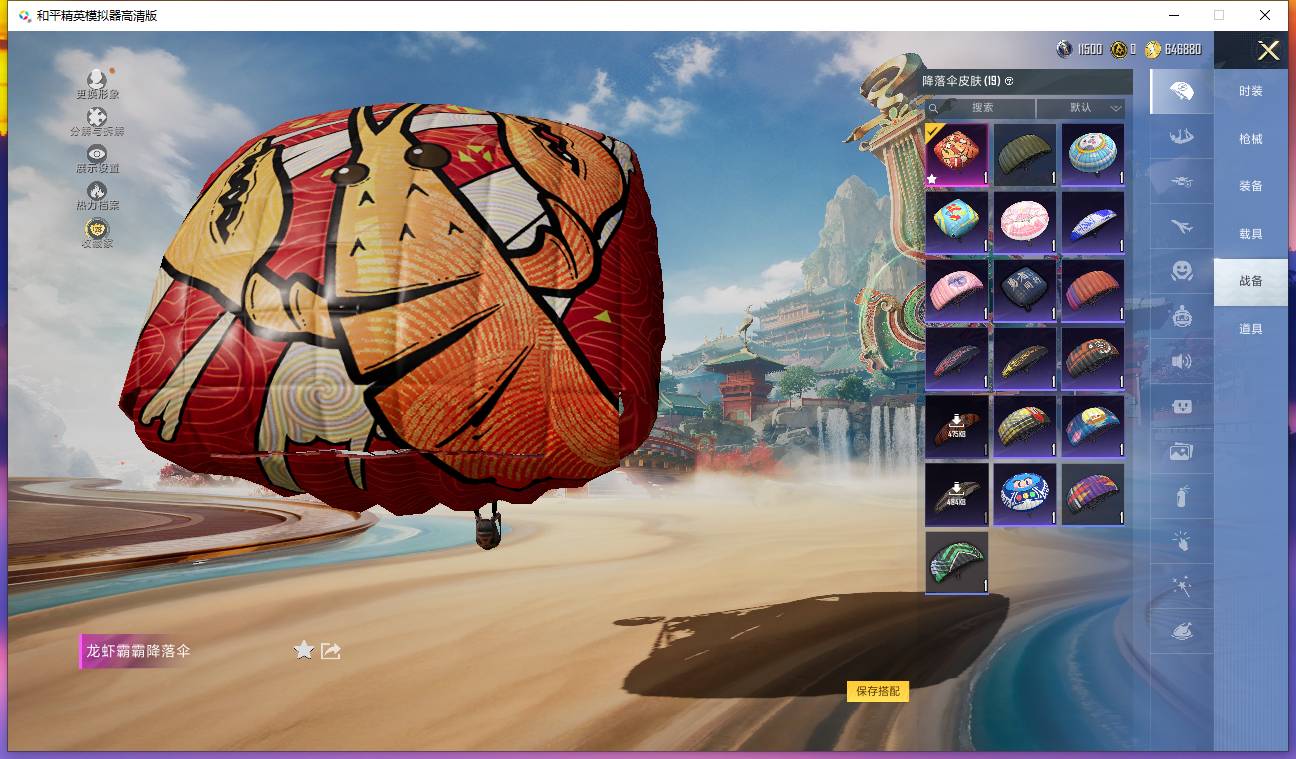
Task: Share the parachute using the arrow icon
Action: coord(331,651)
